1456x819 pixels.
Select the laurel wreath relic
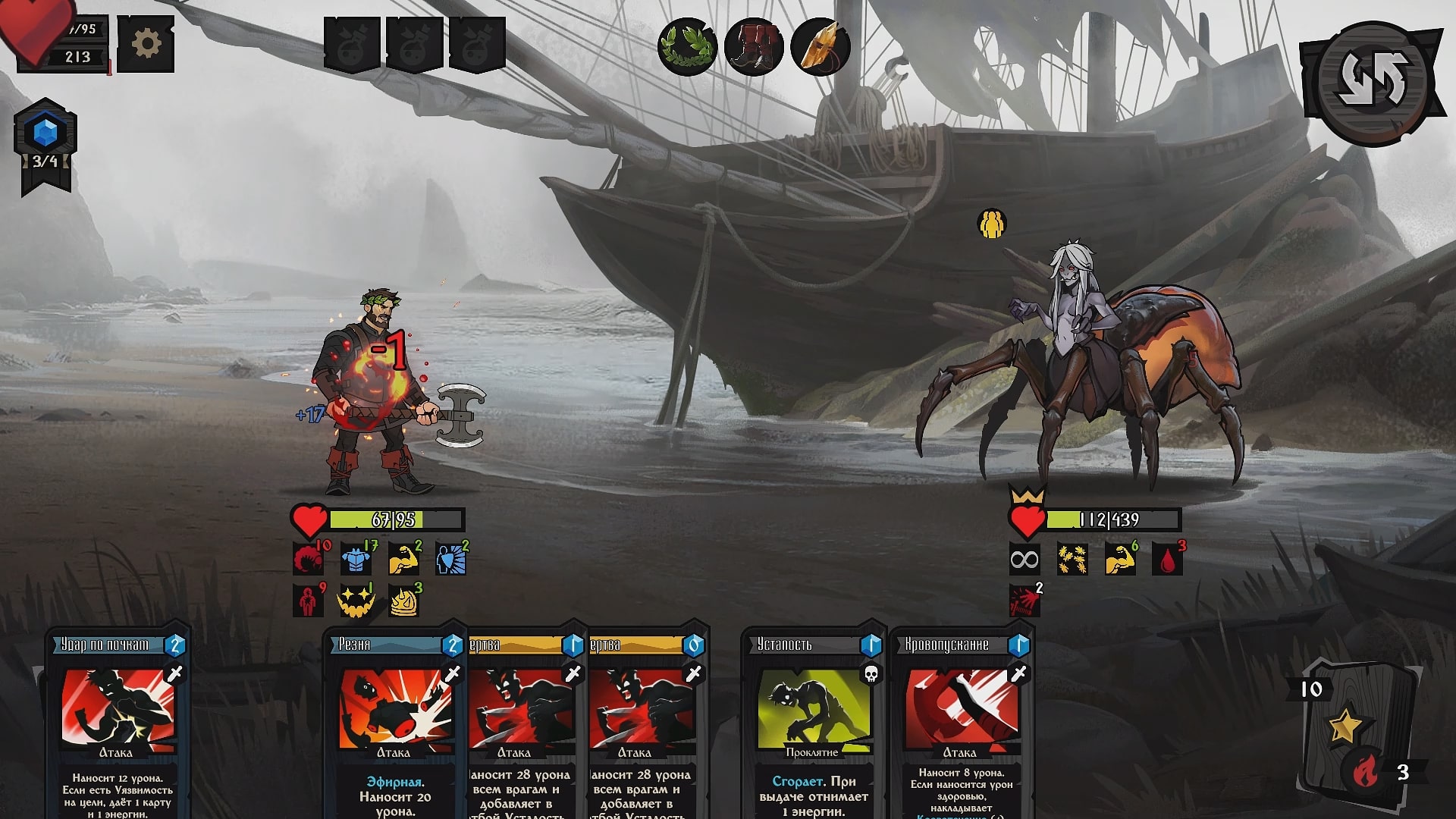(x=687, y=47)
